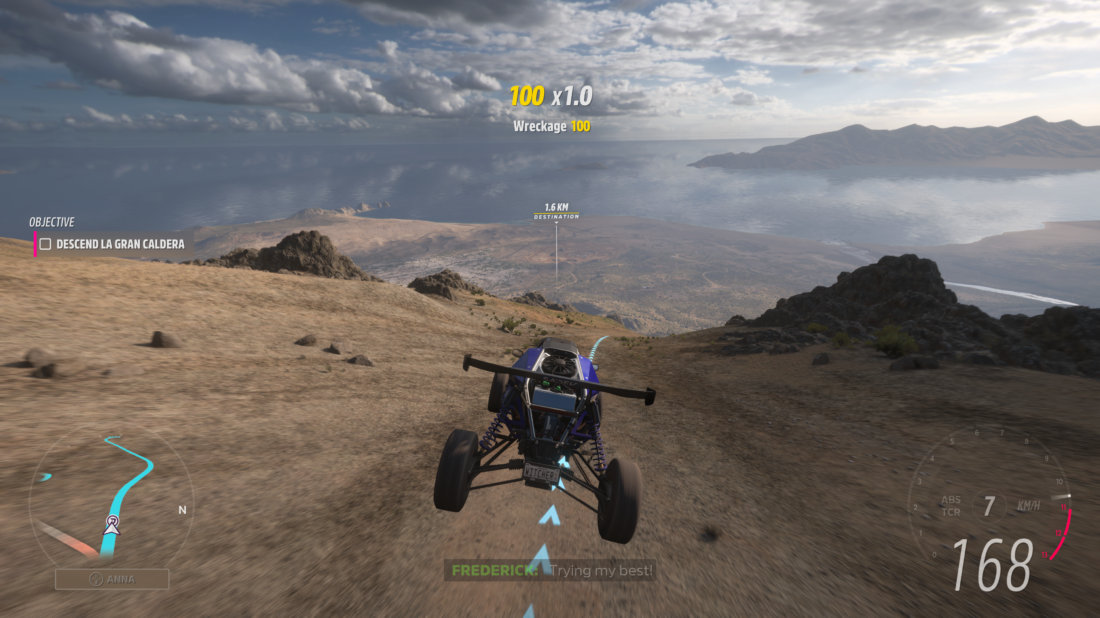Click the ANNA assistant label
Image resolution: width=1100 pixels, height=618 pixels.
click(x=112, y=579)
